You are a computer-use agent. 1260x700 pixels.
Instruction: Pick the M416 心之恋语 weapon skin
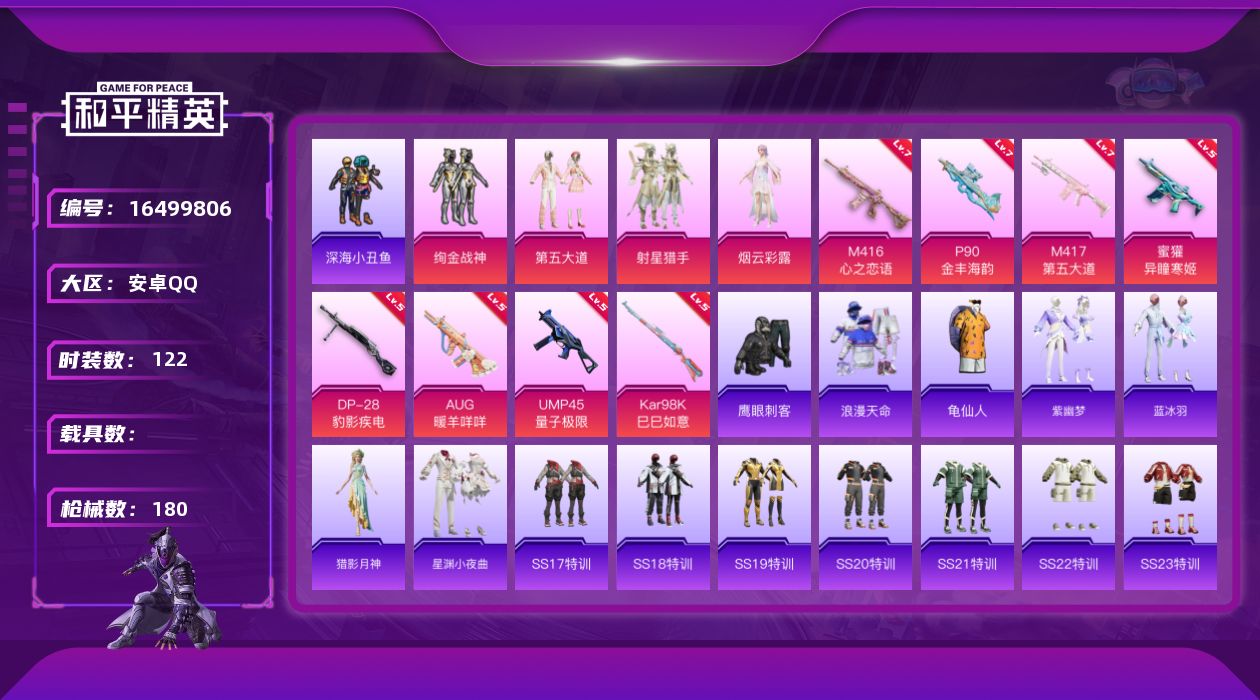tap(865, 211)
